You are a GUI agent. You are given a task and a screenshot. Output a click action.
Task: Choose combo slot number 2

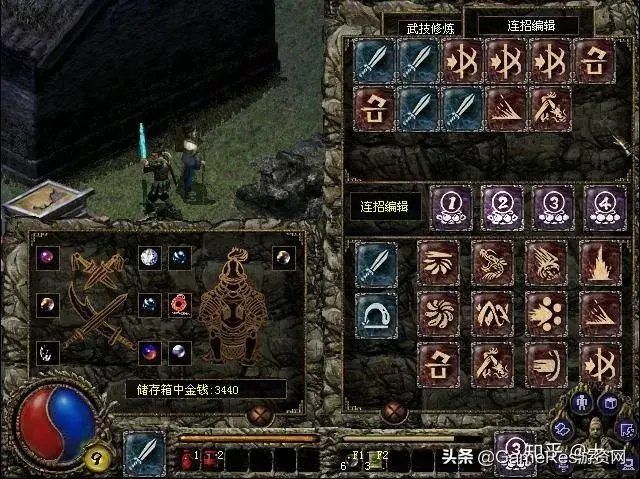coord(501,203)
